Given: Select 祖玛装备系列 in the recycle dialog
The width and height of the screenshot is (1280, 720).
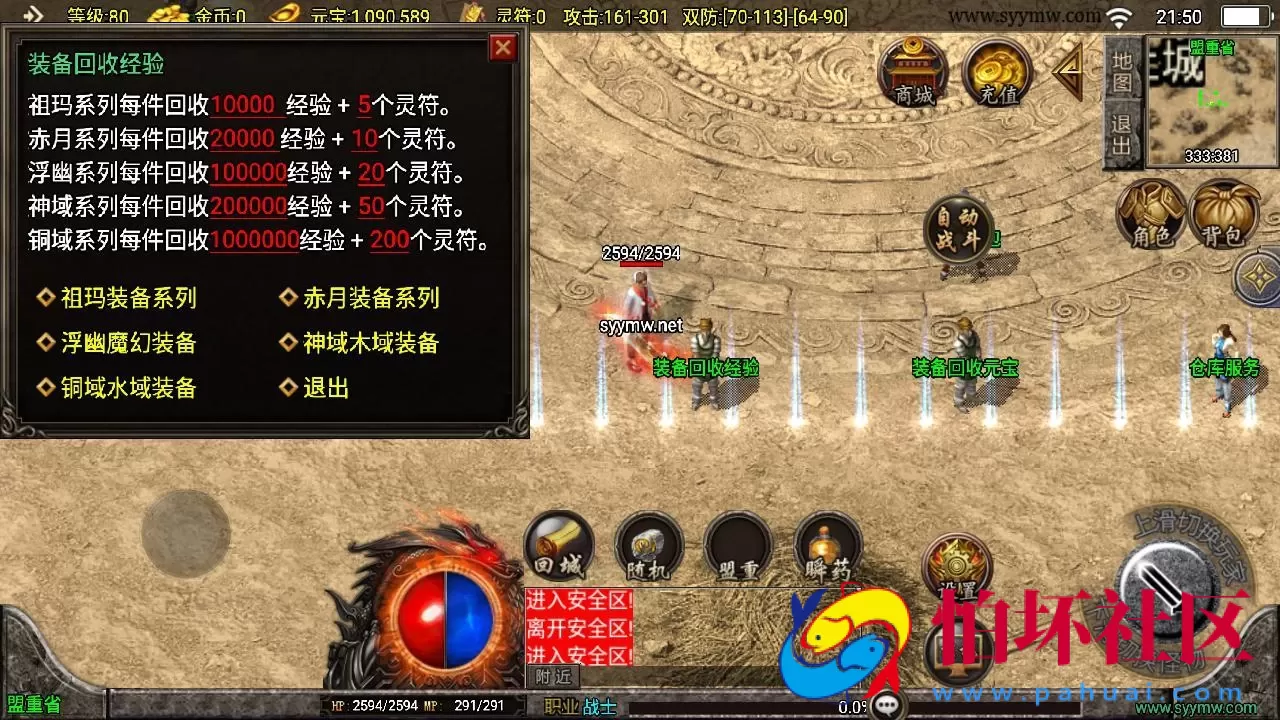Looking at the screenshot, I should pos(130,297).
